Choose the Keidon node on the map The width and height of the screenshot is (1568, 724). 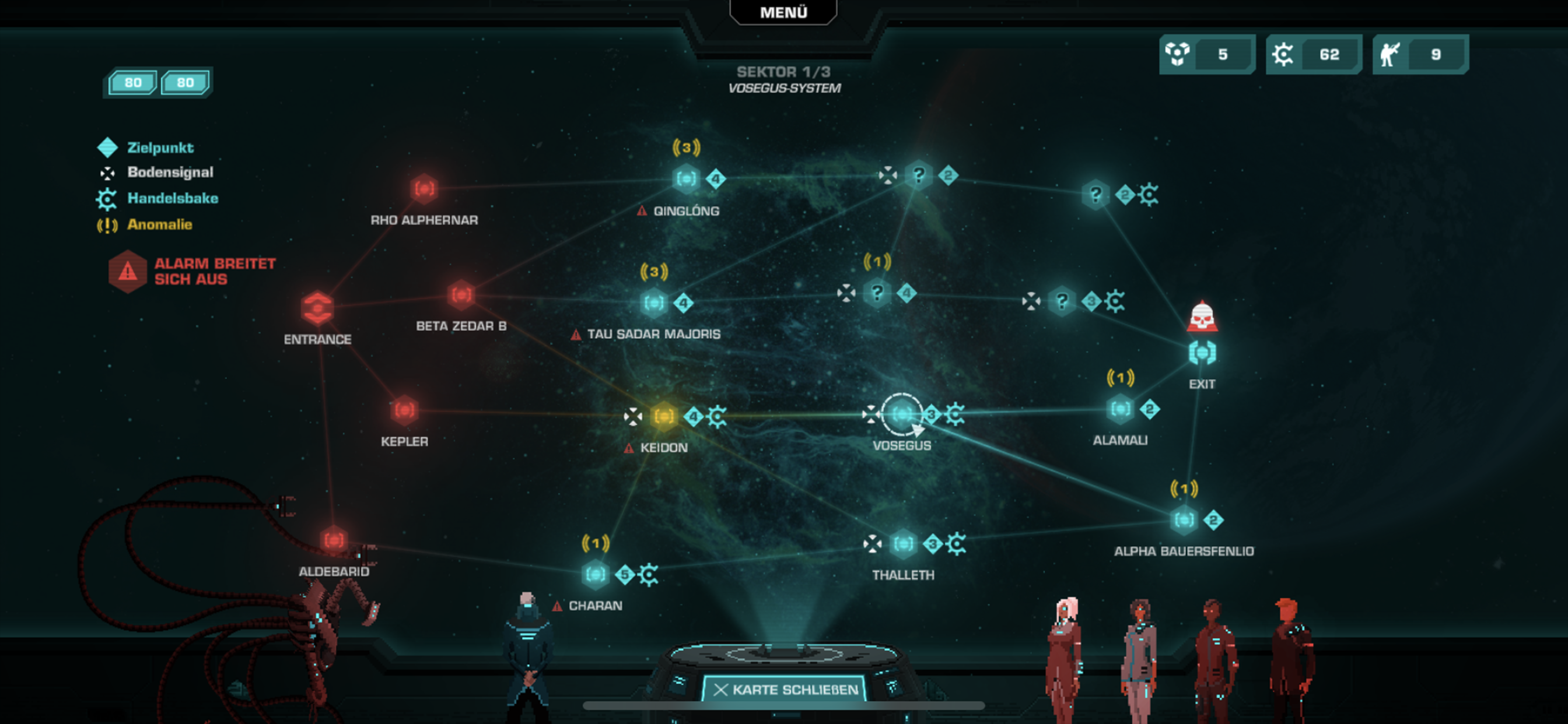663,417
